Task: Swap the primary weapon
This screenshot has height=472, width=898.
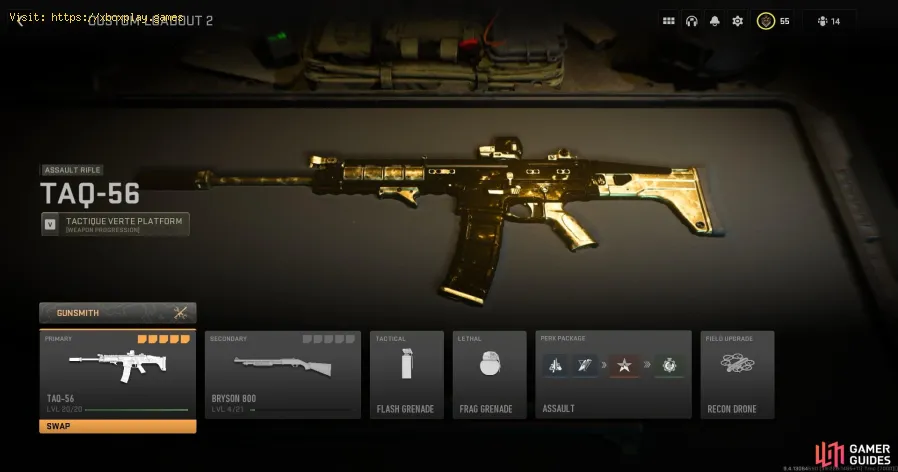Action: click(117, 426)
